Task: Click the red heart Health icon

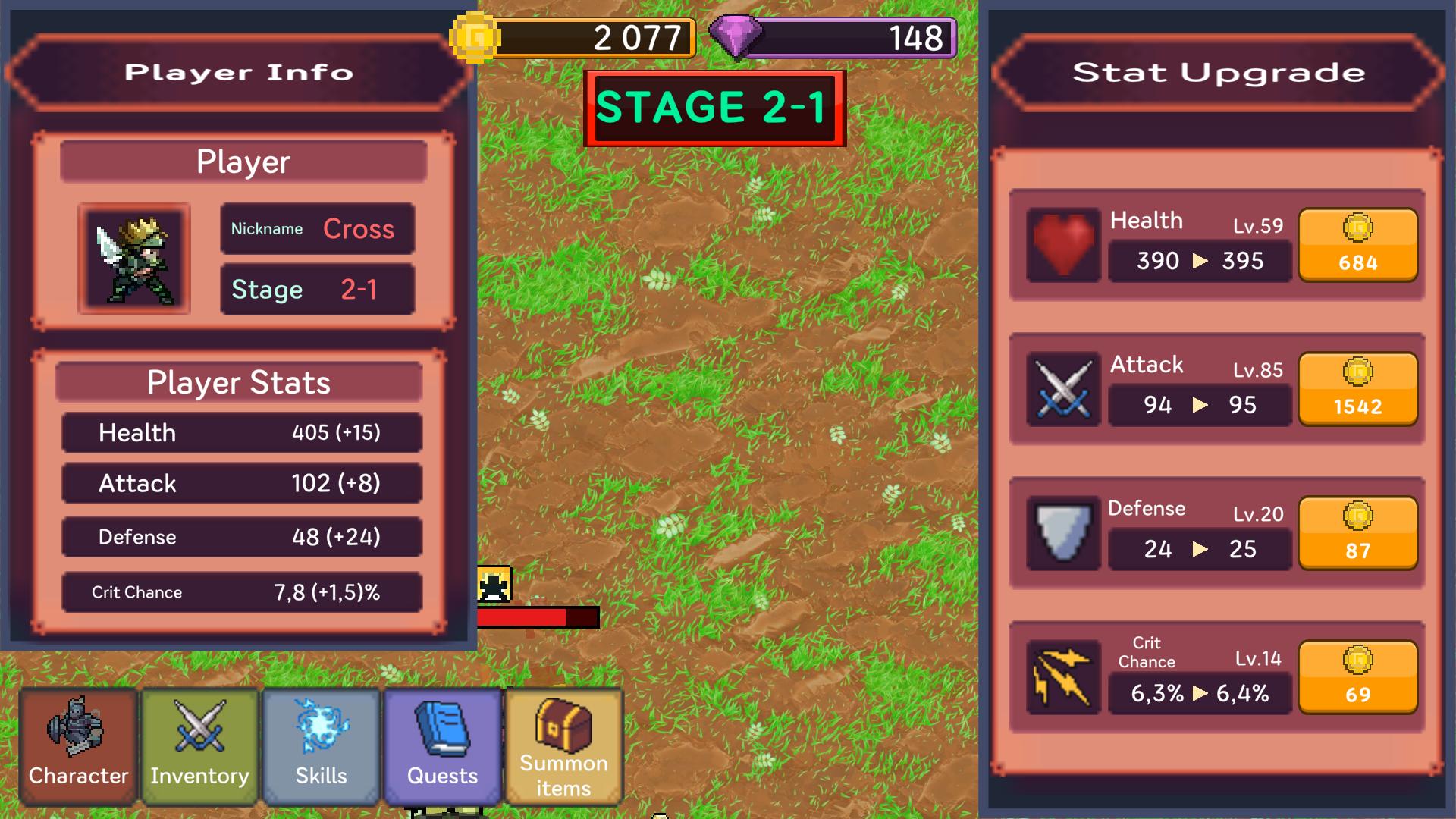Action: [1062, 245]
